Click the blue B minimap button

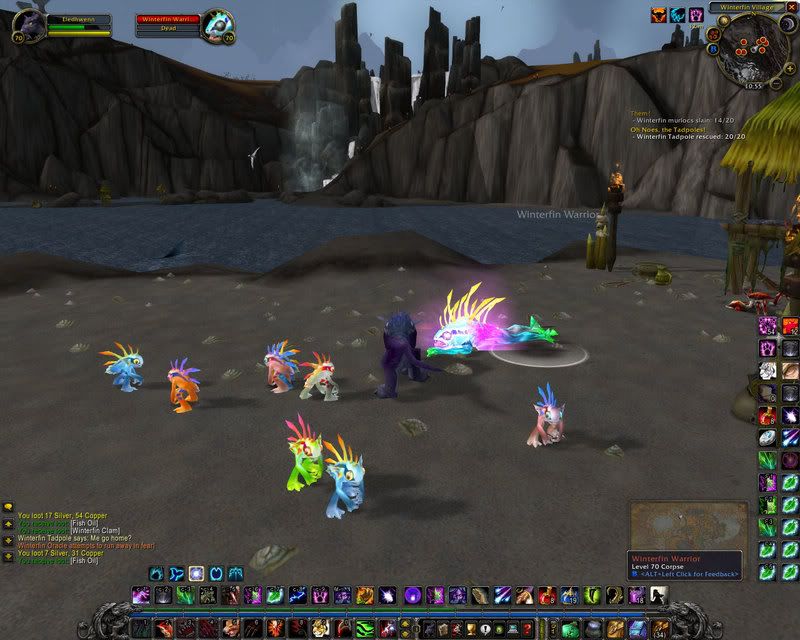[714, 48]
